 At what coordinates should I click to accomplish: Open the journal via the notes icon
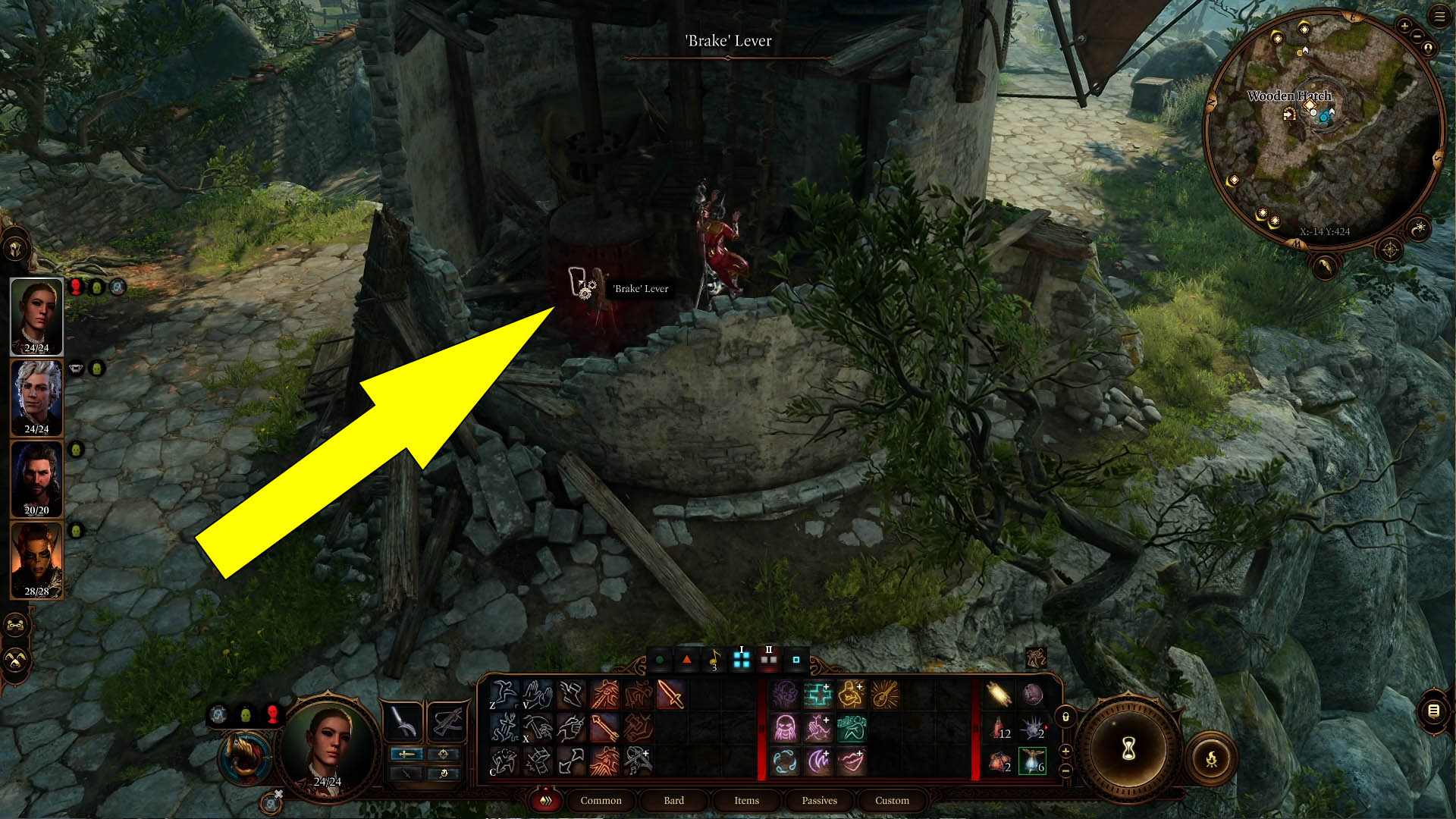pos(1433,711)
